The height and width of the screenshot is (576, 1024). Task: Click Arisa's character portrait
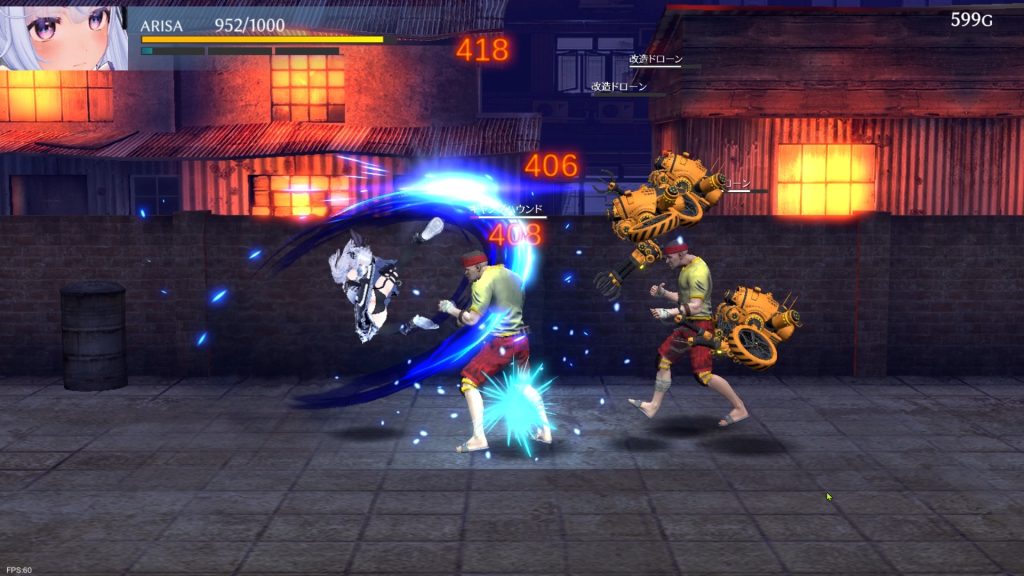(x=63, y=37)
